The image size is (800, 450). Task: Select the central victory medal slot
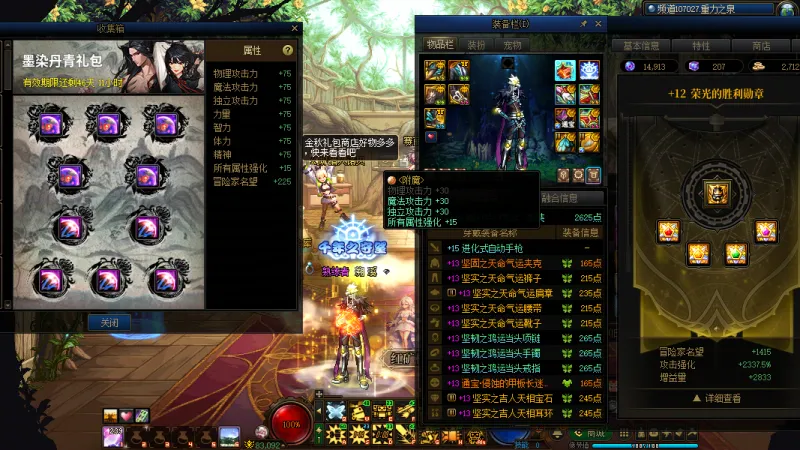(x=716, y=191)
